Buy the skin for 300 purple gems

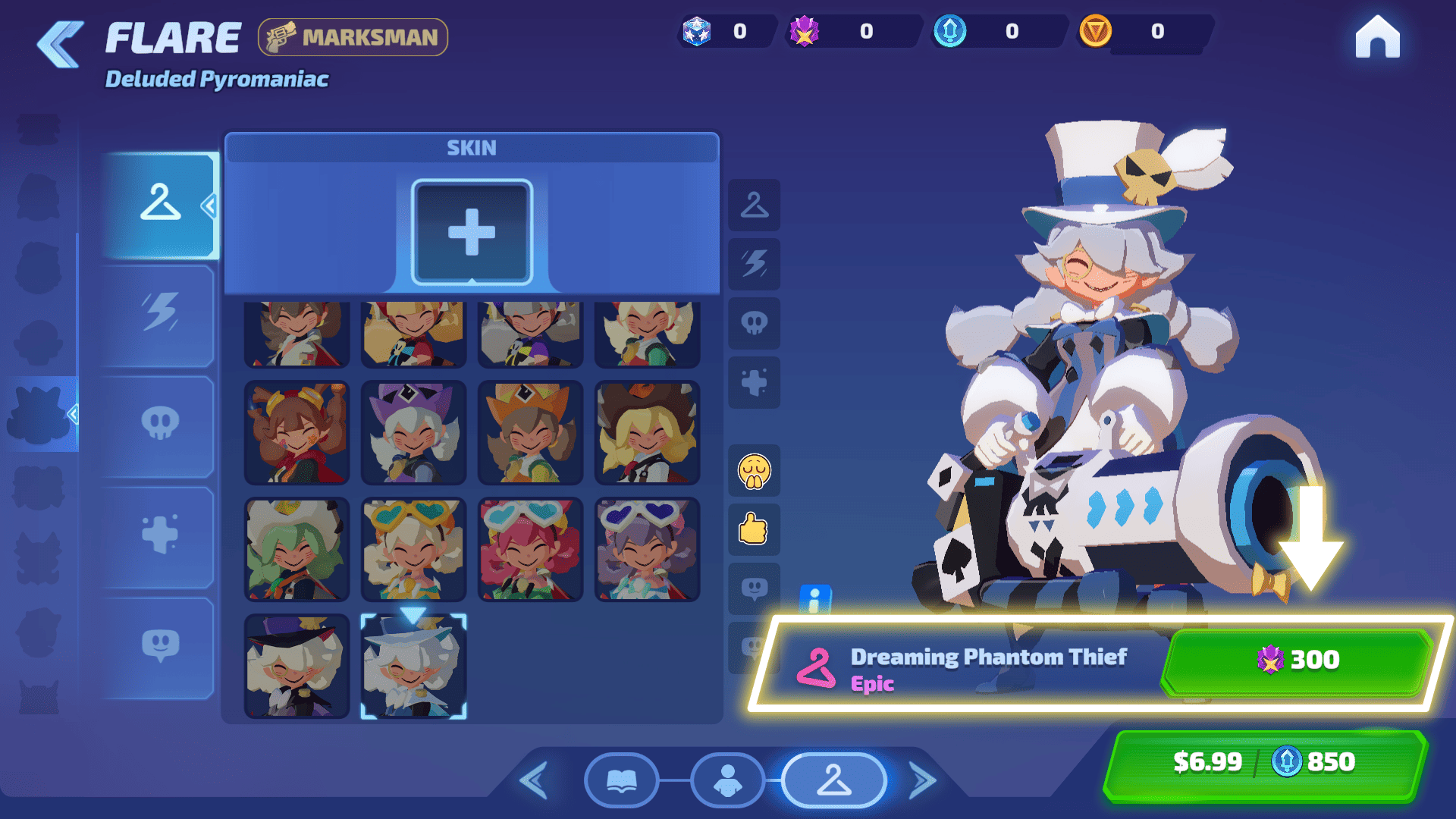tap(1297, 660)
